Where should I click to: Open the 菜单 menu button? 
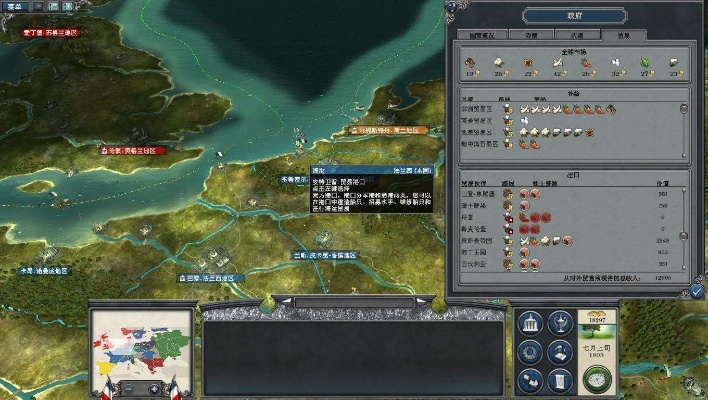click(16, 4)
